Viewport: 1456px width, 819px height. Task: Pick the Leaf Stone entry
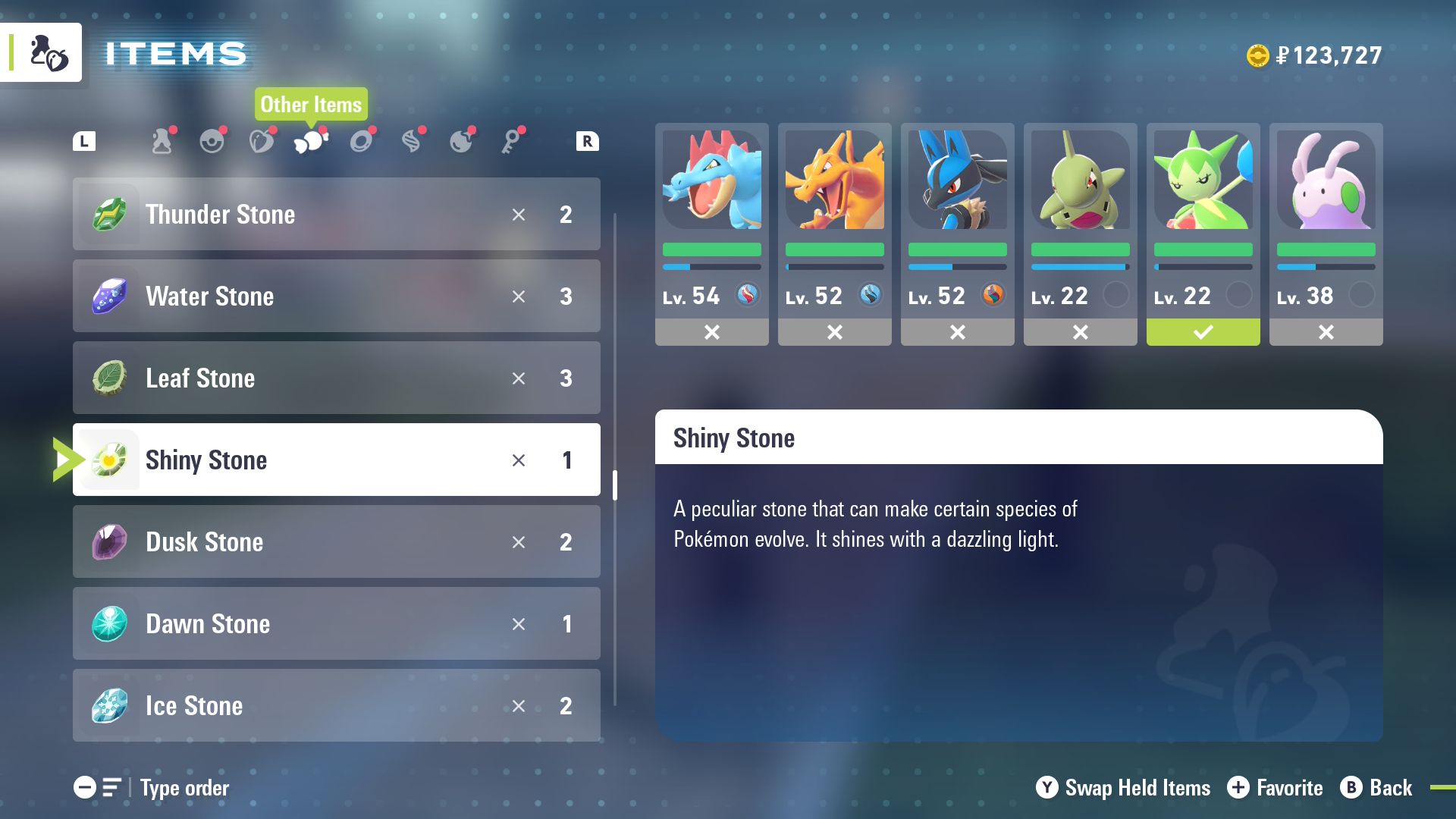tap(336, 378)
